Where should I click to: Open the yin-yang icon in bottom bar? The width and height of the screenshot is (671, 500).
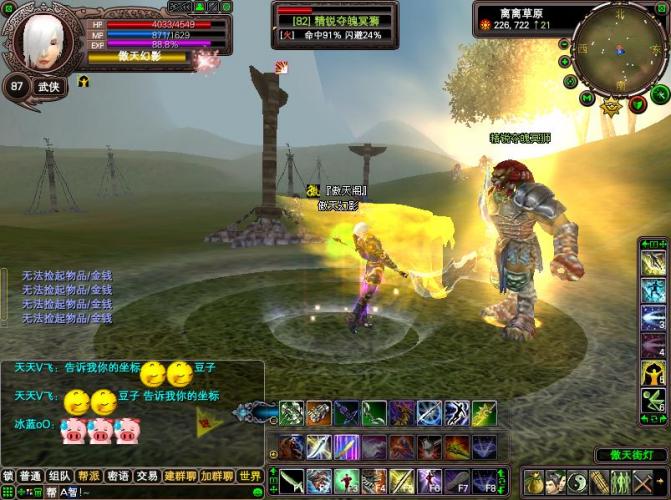[x=579, y=482]
